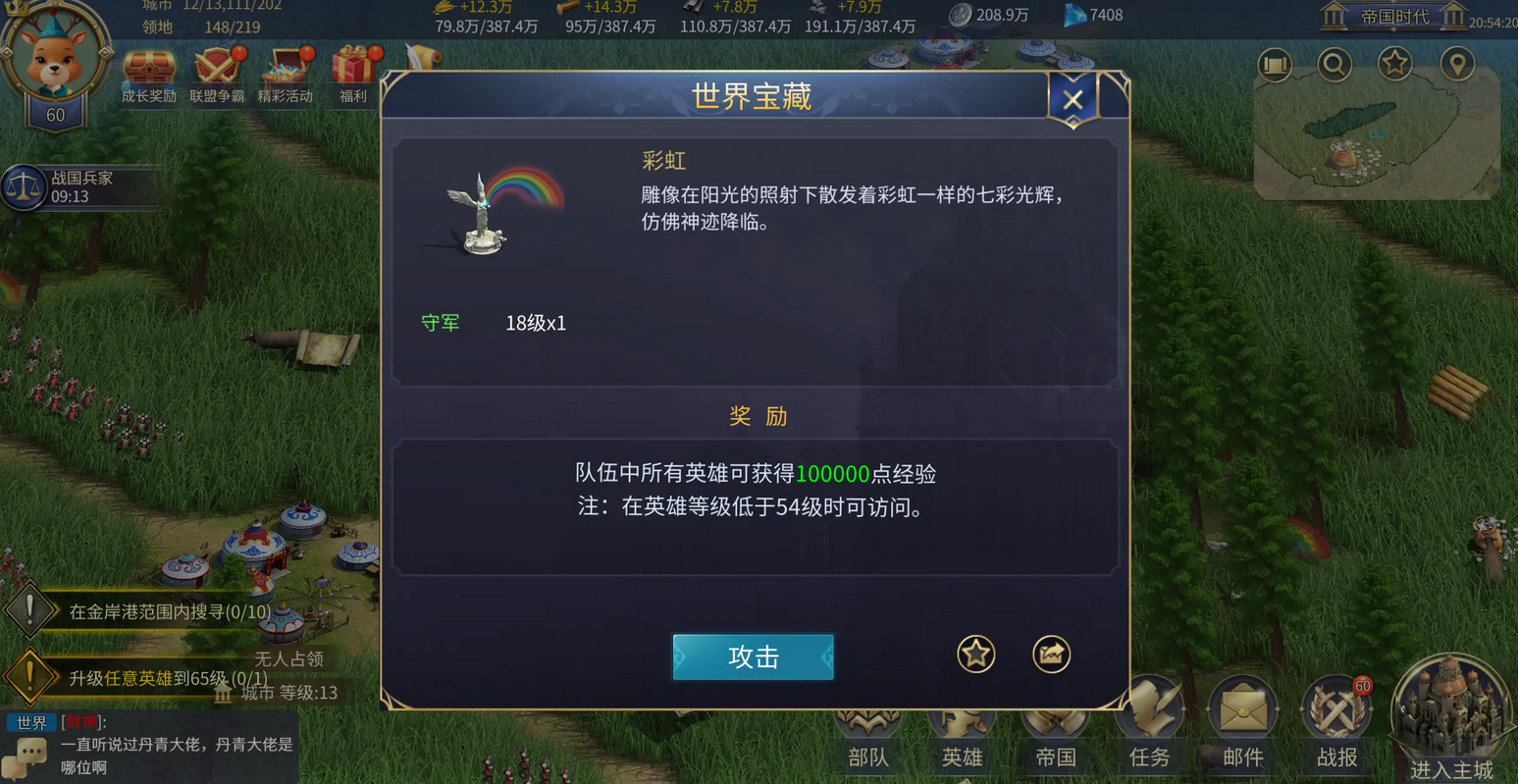1518x784 pixels.
Task: Open the share/report icon beside the star
Action: 1051,653
